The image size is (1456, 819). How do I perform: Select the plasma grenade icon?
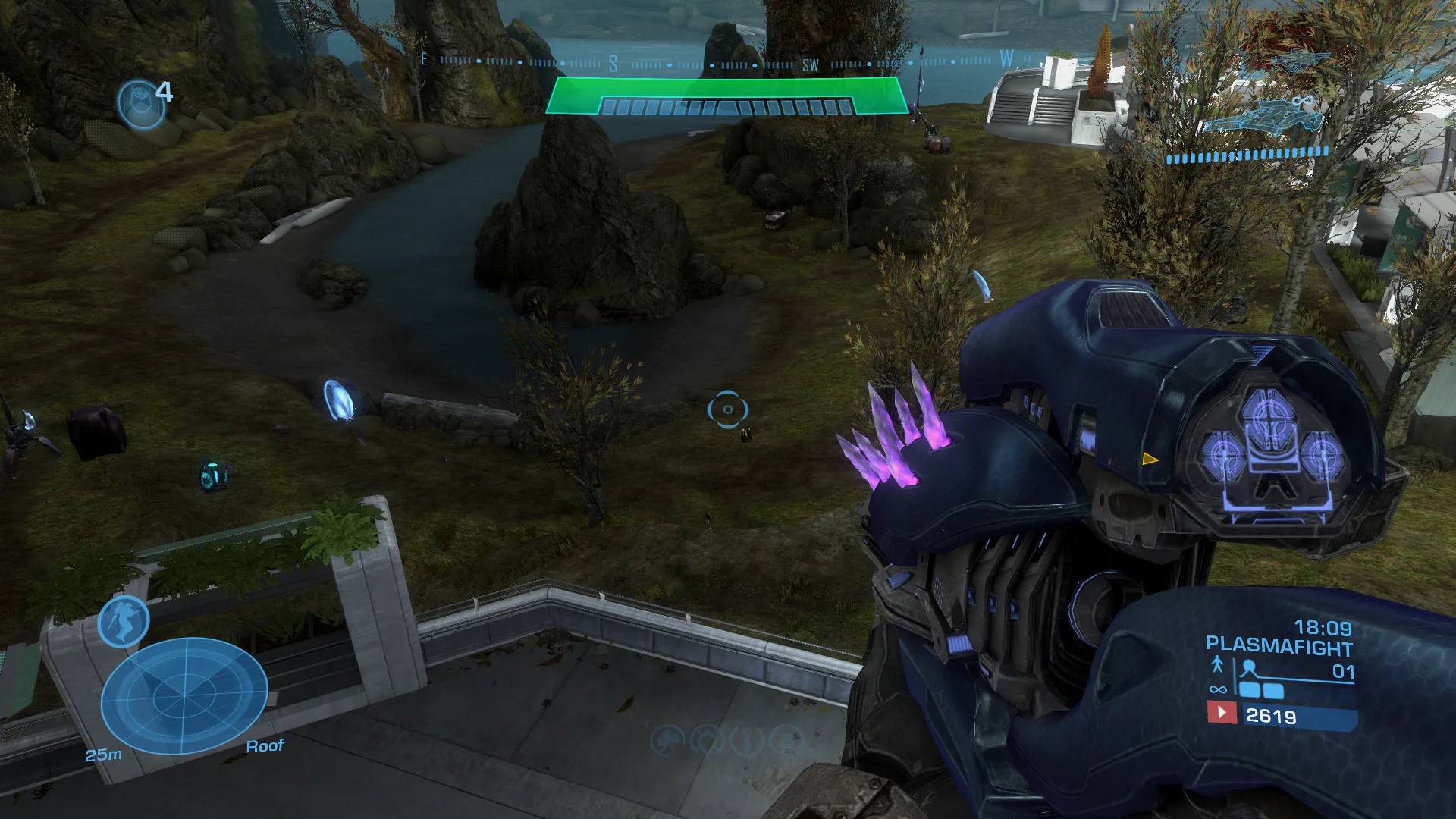[141, 103]
